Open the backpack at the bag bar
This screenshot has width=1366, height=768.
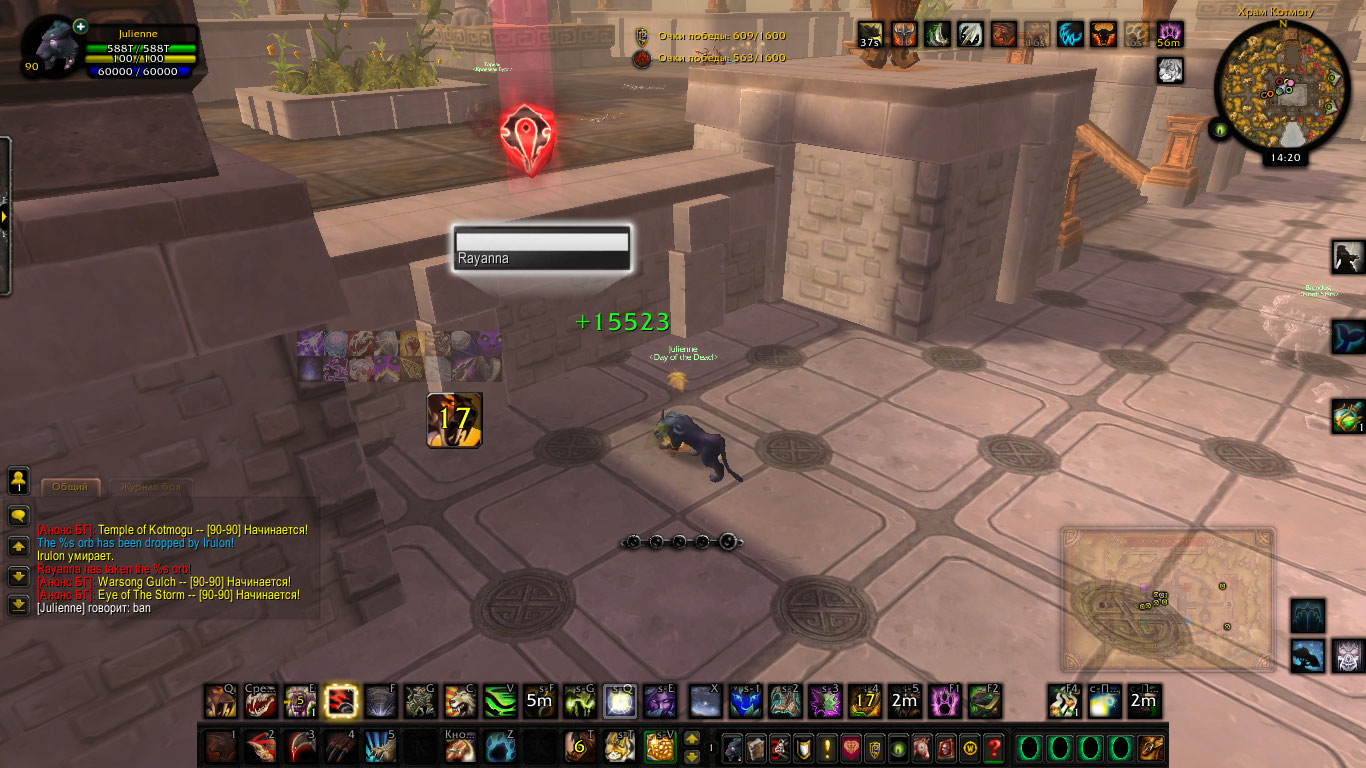pos(1151,747)
